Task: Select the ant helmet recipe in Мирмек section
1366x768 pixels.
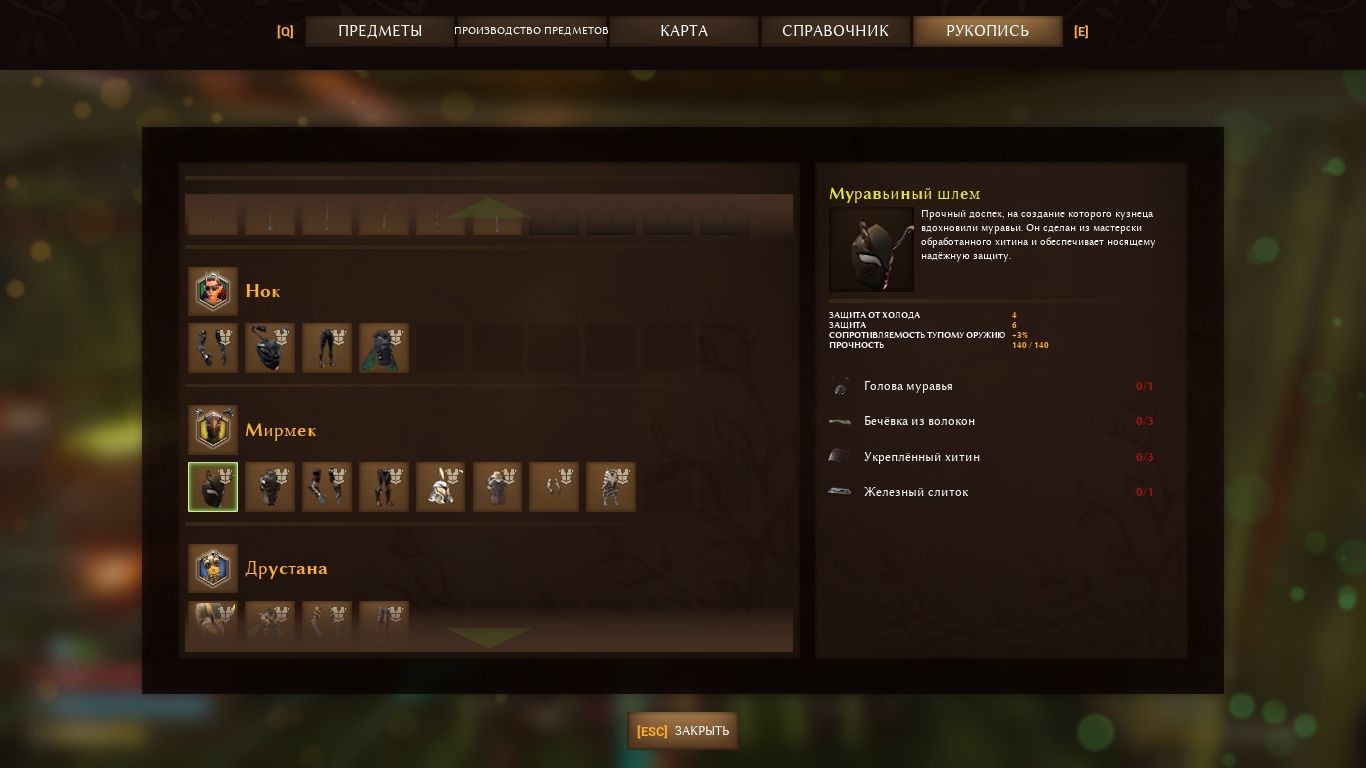Action: pos(213,487)
